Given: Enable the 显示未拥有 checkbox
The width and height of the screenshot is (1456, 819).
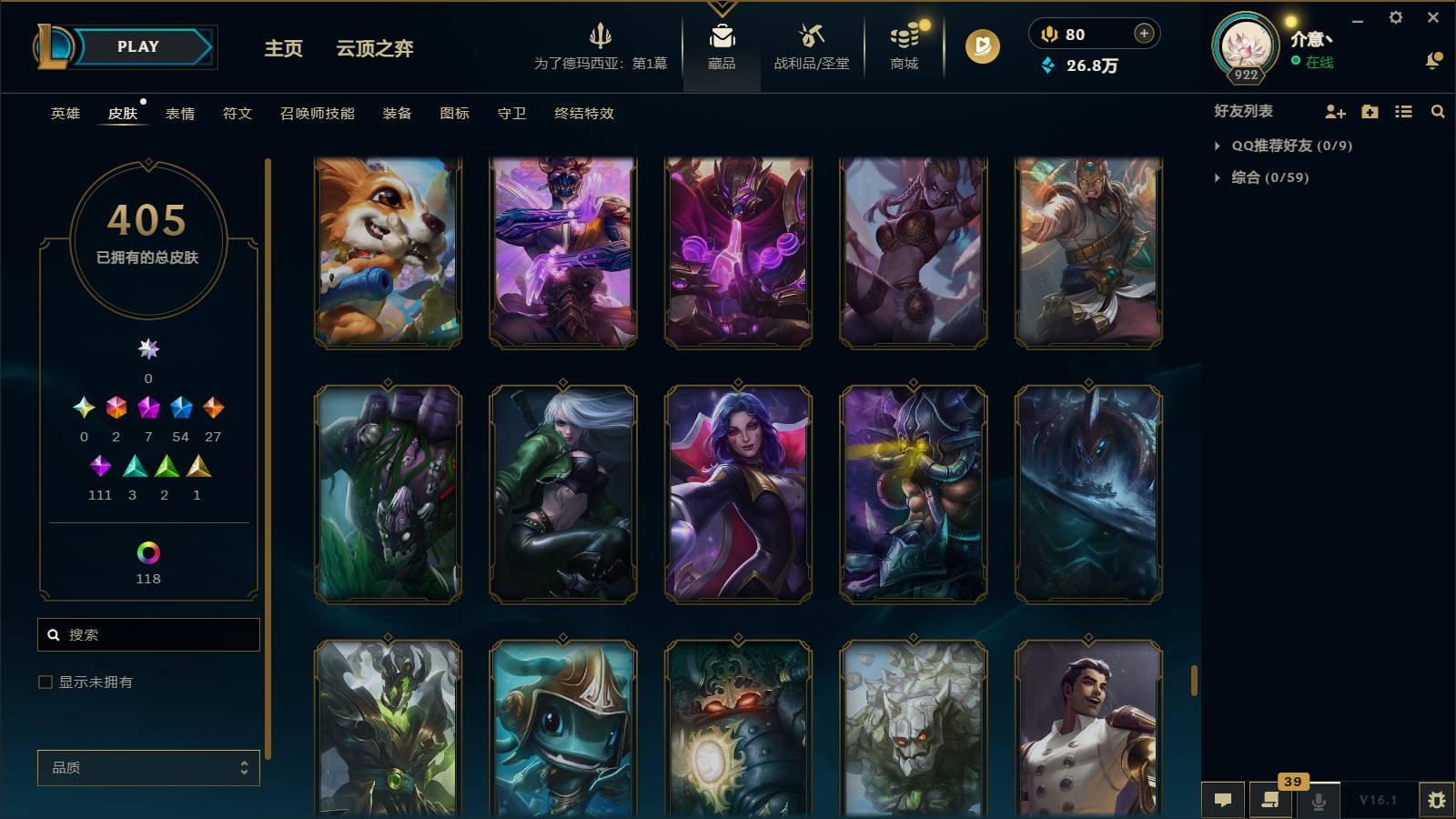Looking at the screenshot, I should point(43,681).
